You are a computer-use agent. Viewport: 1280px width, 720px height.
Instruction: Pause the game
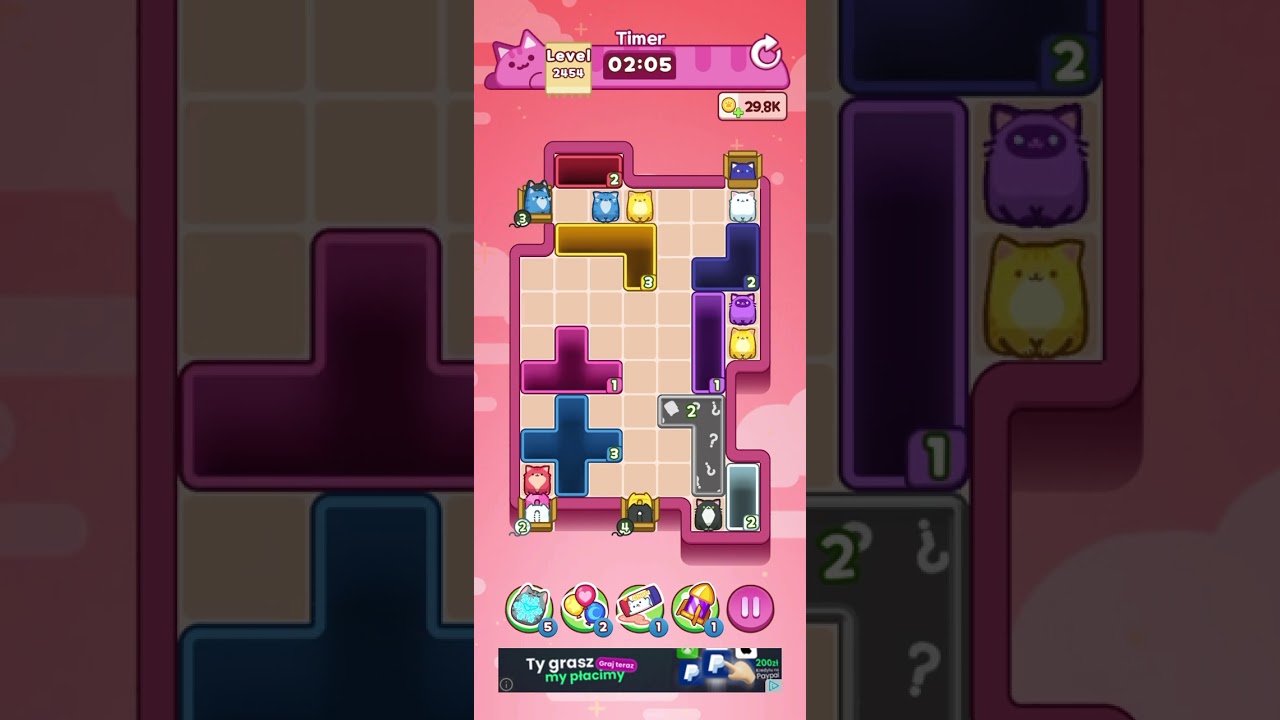(750, 608)
